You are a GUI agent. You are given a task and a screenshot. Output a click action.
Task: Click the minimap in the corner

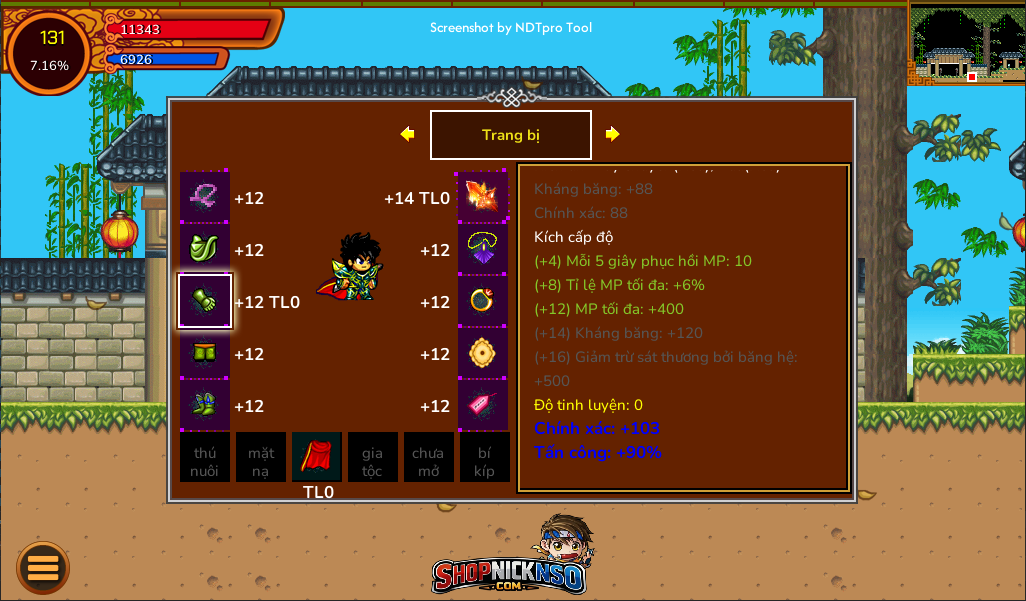pyautogui.click(x=966, y=43)
